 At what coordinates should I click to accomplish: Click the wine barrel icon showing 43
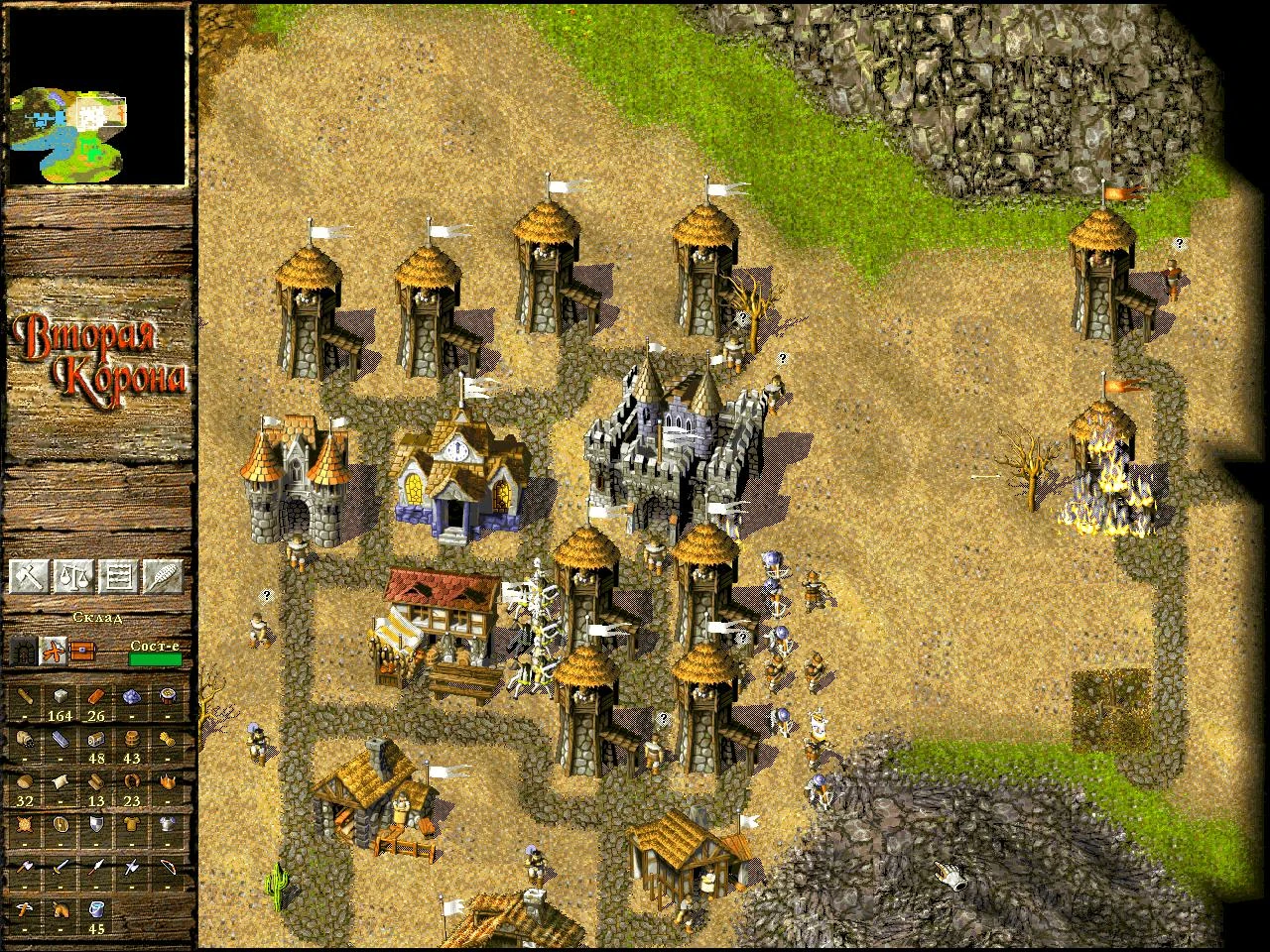click(x=132, y=739)
